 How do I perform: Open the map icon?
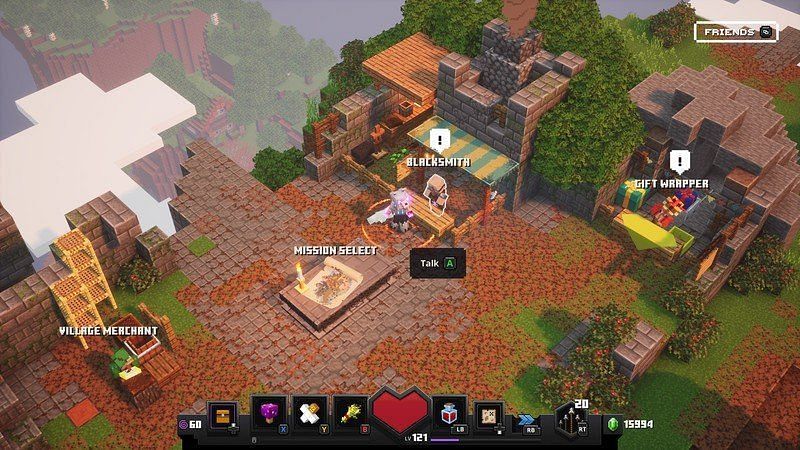490,413
